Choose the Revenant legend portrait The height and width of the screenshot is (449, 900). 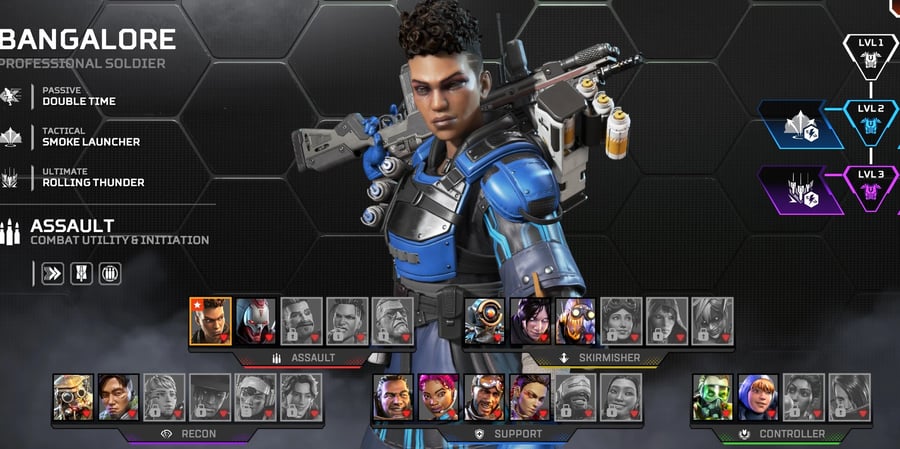(256, 321)
